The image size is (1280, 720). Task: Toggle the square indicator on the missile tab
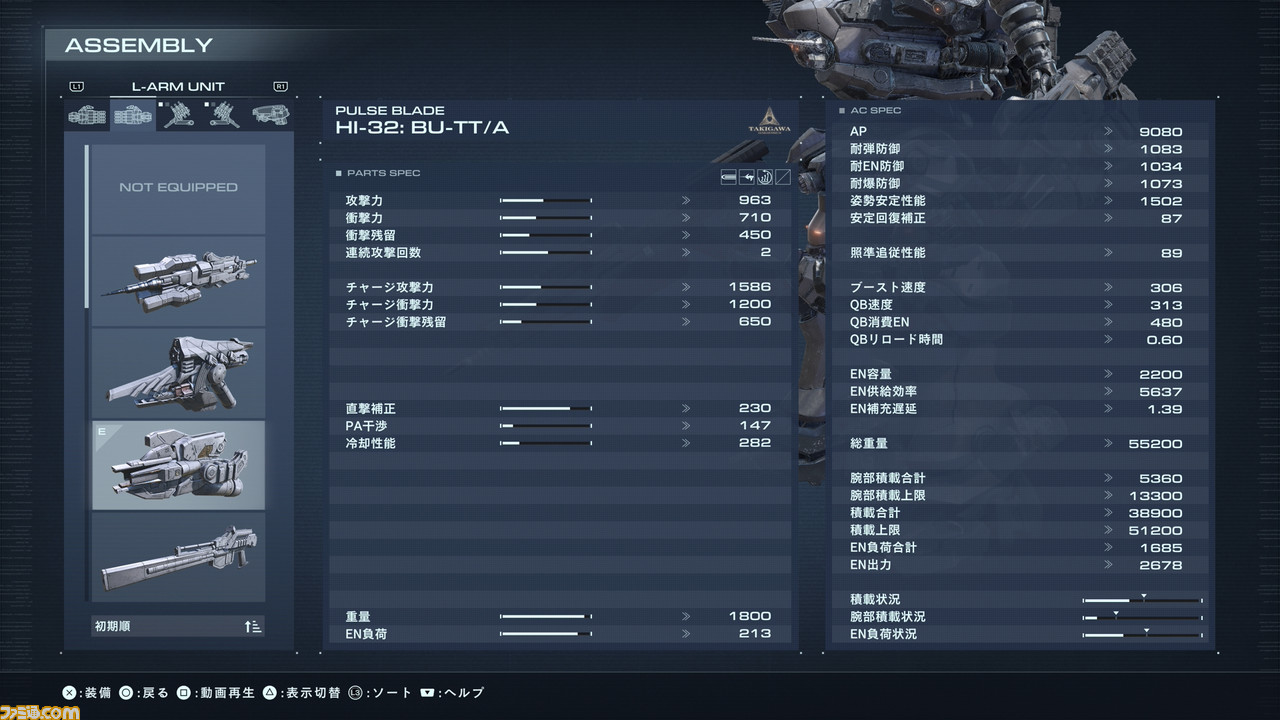pyautogui.click(x=161, y=104)
